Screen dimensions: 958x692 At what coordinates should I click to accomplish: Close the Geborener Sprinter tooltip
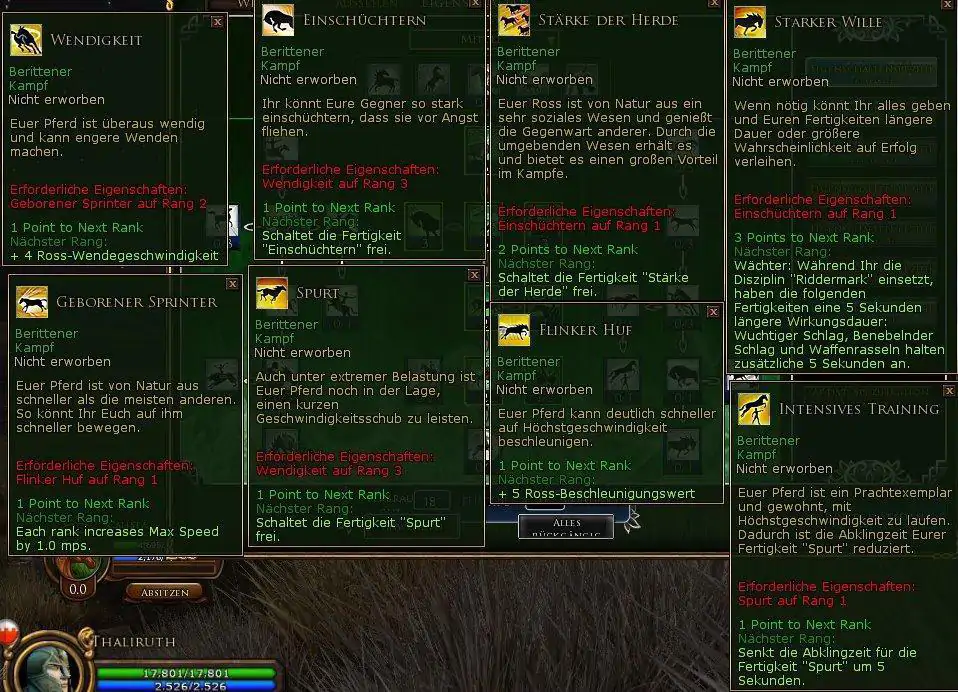point(232,284)
